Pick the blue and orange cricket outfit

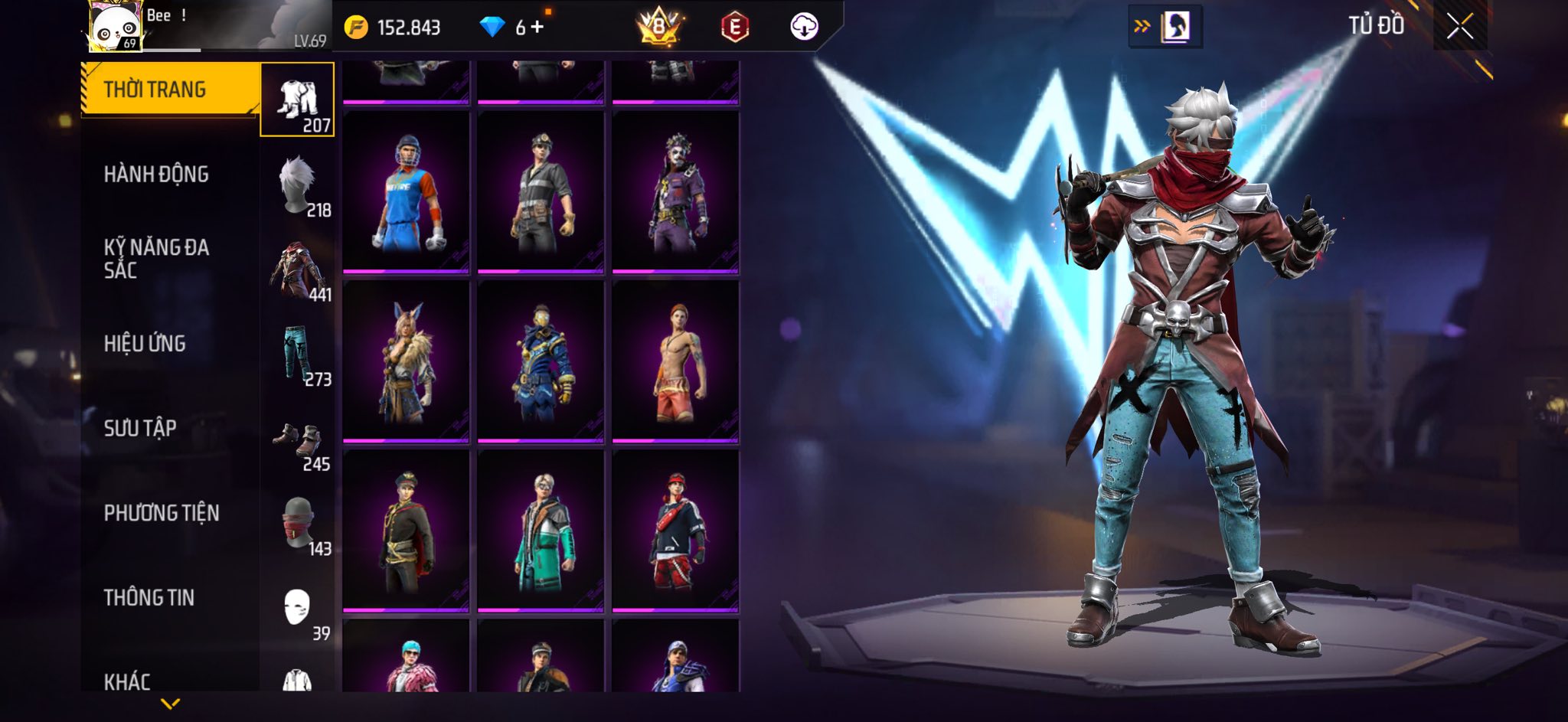tap(406, 191)
